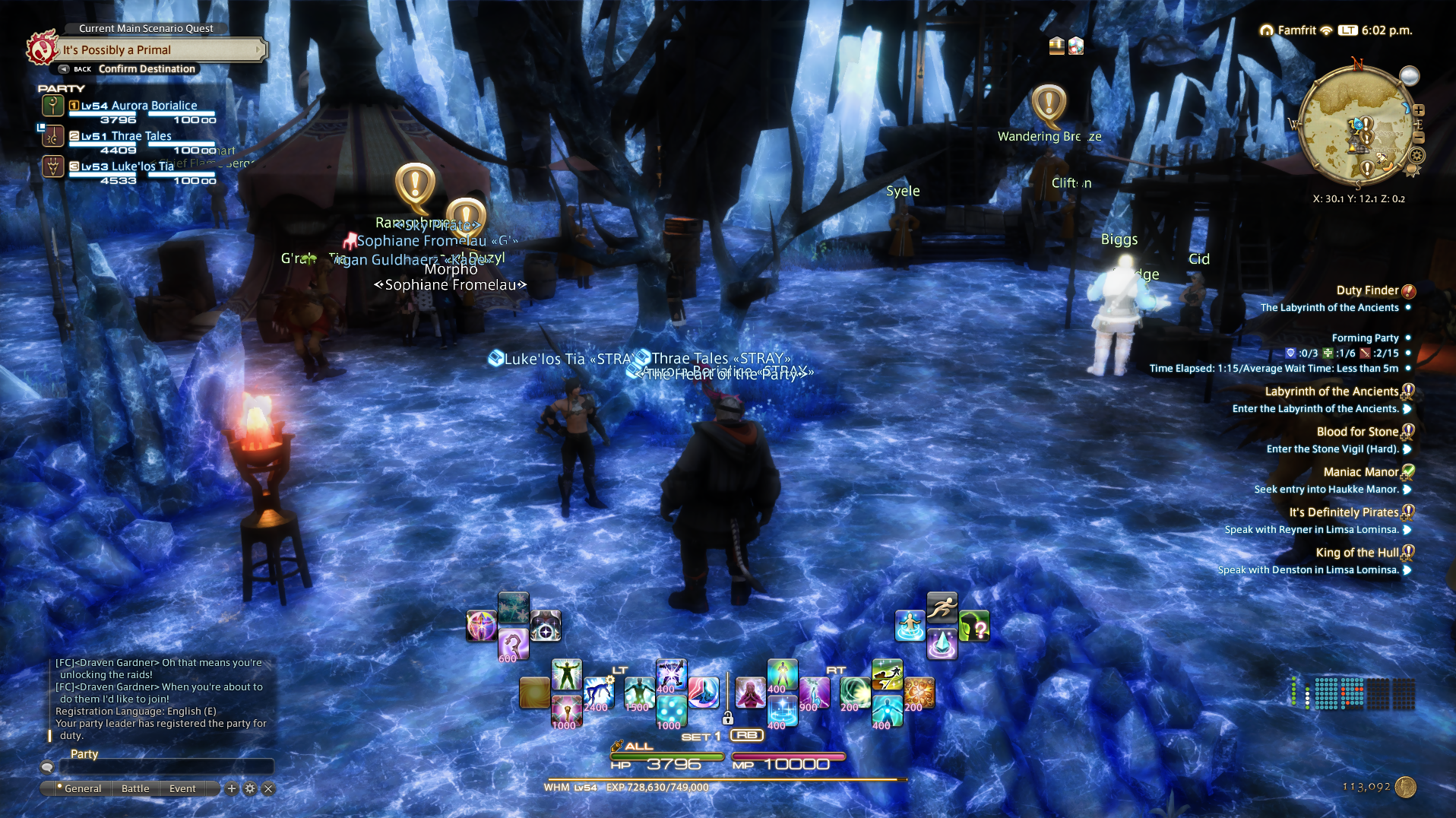
Task: Click the chat text input box
Action: [166, 766]
